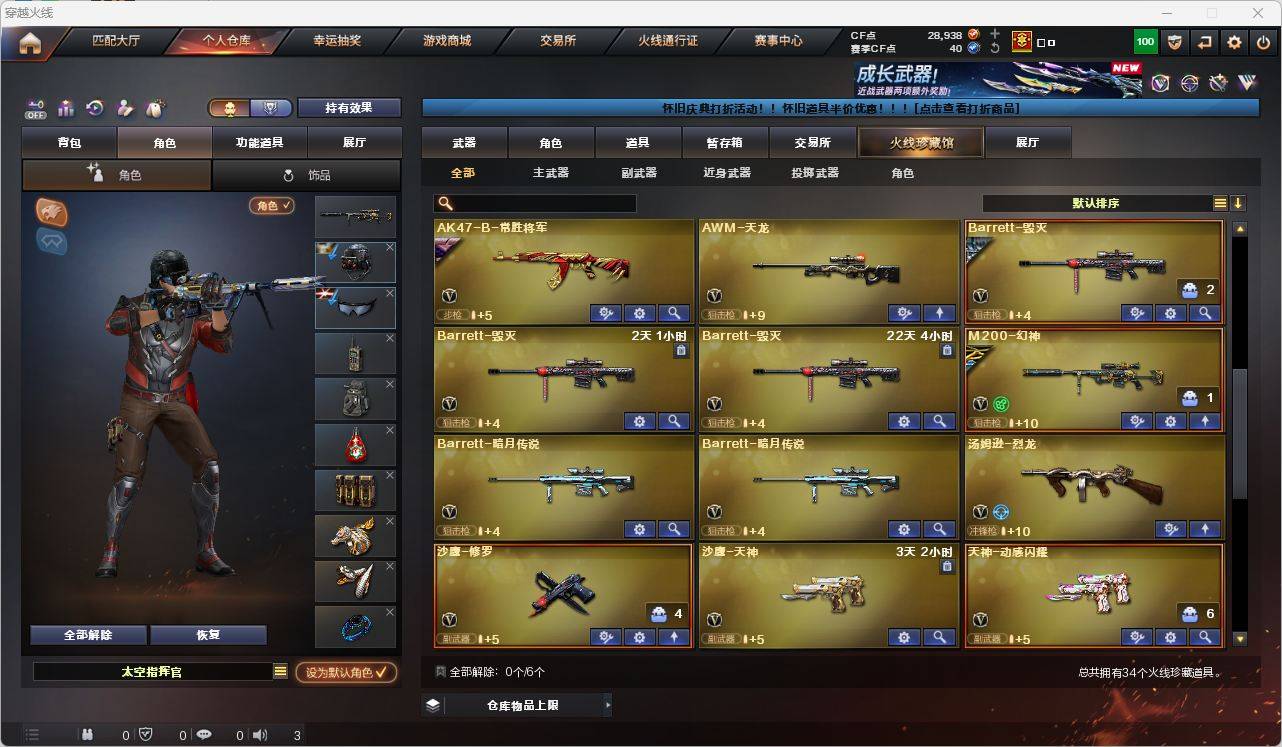Open the 游戏商城 menu
This screenshot has width=1282, height=747.
[446, 42]
